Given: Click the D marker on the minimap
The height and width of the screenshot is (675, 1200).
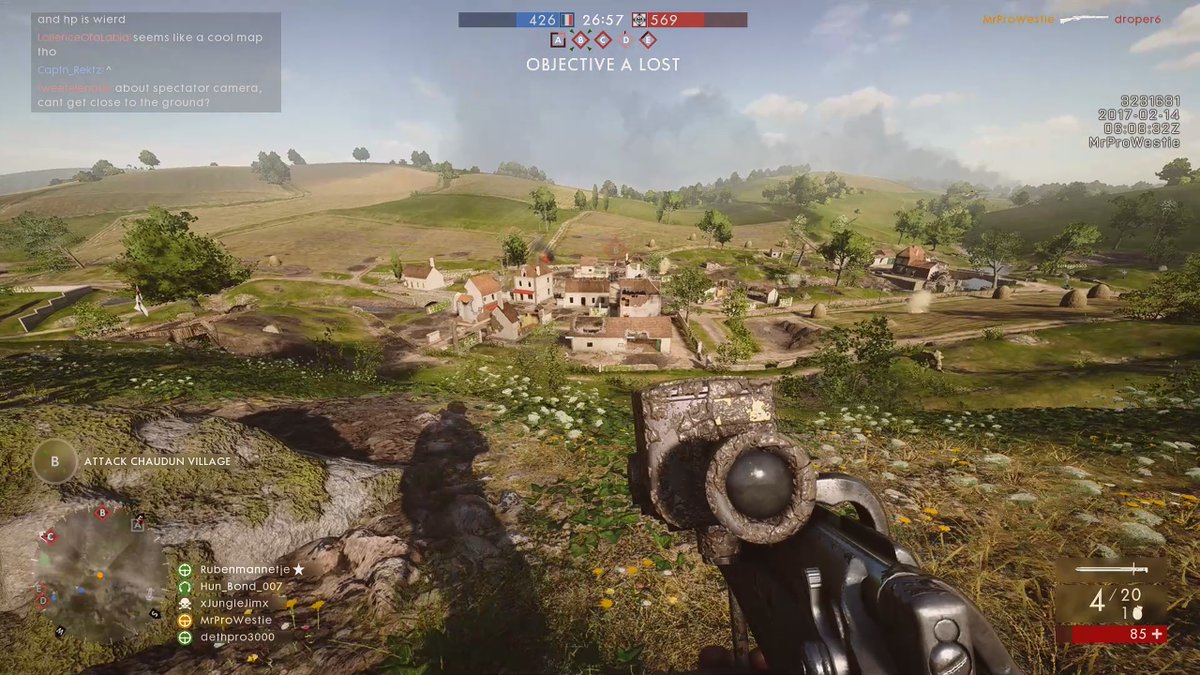Looking at the screenshot, I should tap(42, 601).
